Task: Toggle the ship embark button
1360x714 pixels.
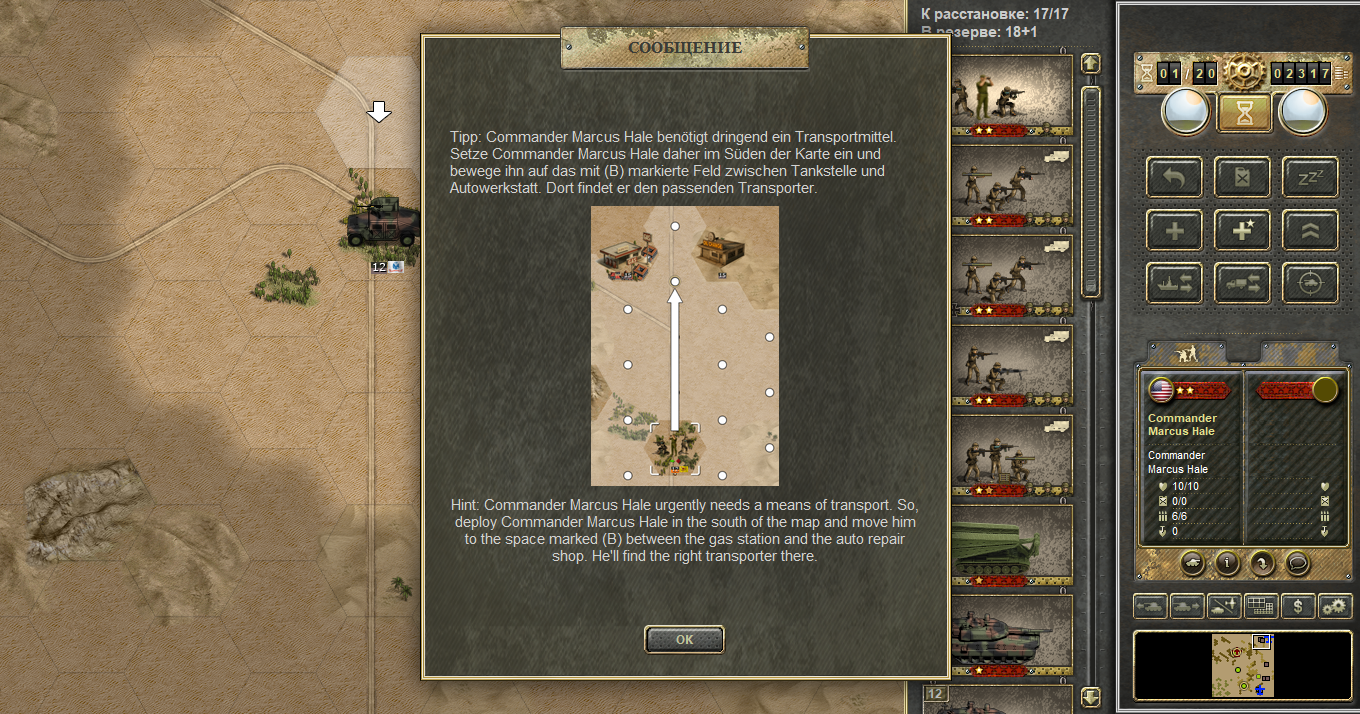Action: tap(1175, 284)
